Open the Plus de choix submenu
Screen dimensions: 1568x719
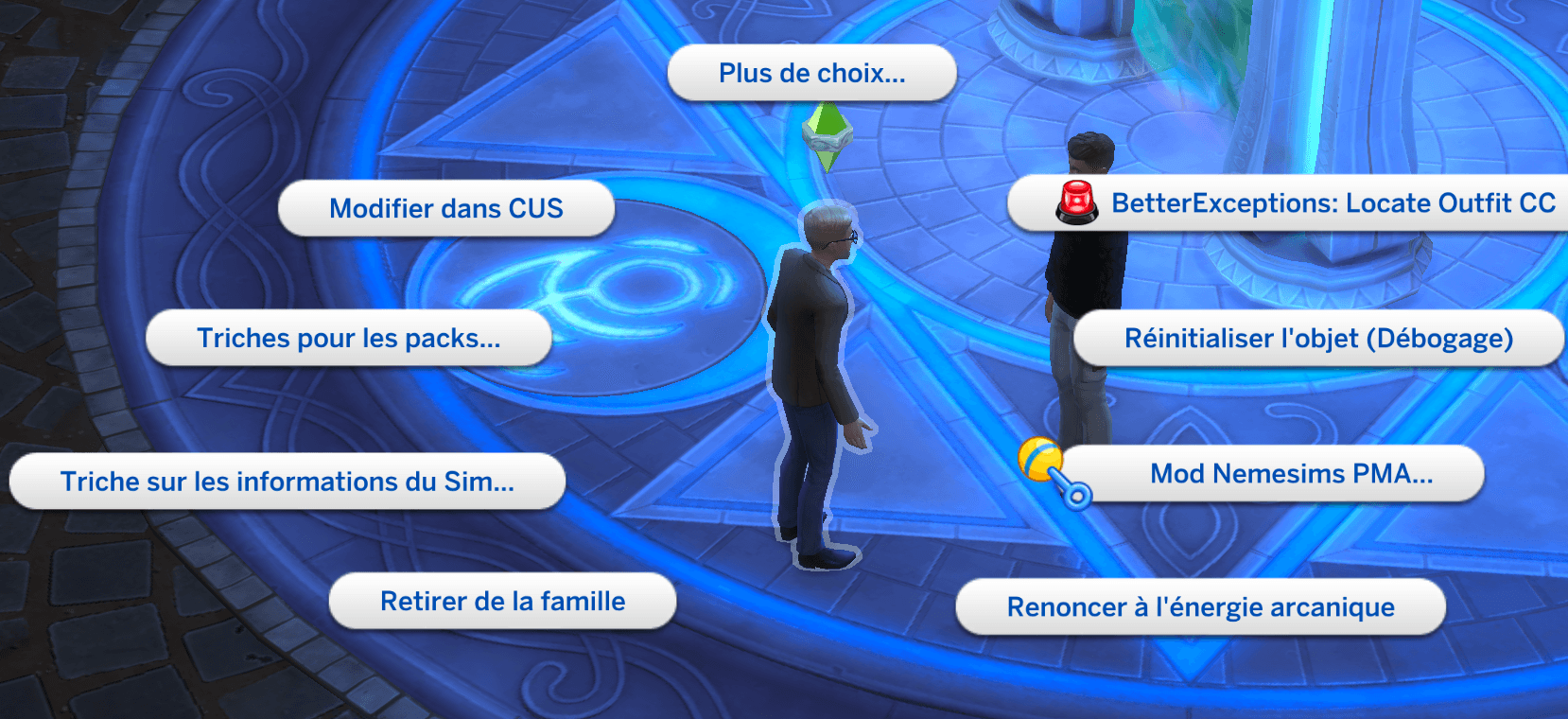pyautogui.click(x=811, y=73)
